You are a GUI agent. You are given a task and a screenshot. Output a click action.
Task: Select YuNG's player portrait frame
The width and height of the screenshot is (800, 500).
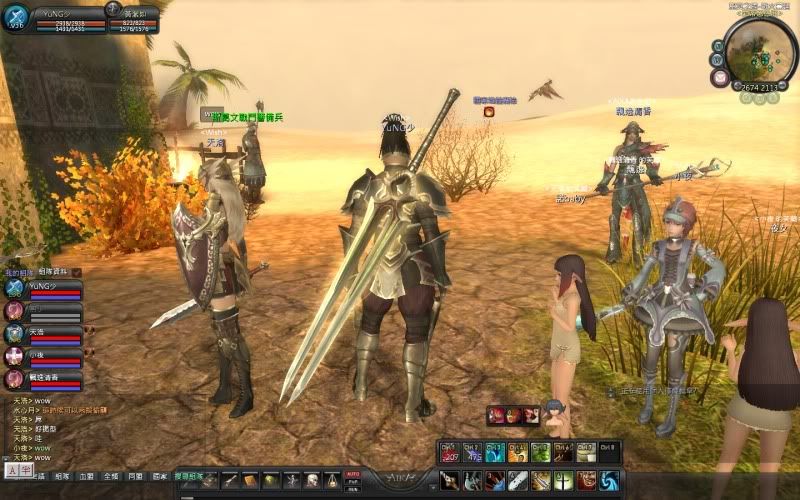coord(15,19)
